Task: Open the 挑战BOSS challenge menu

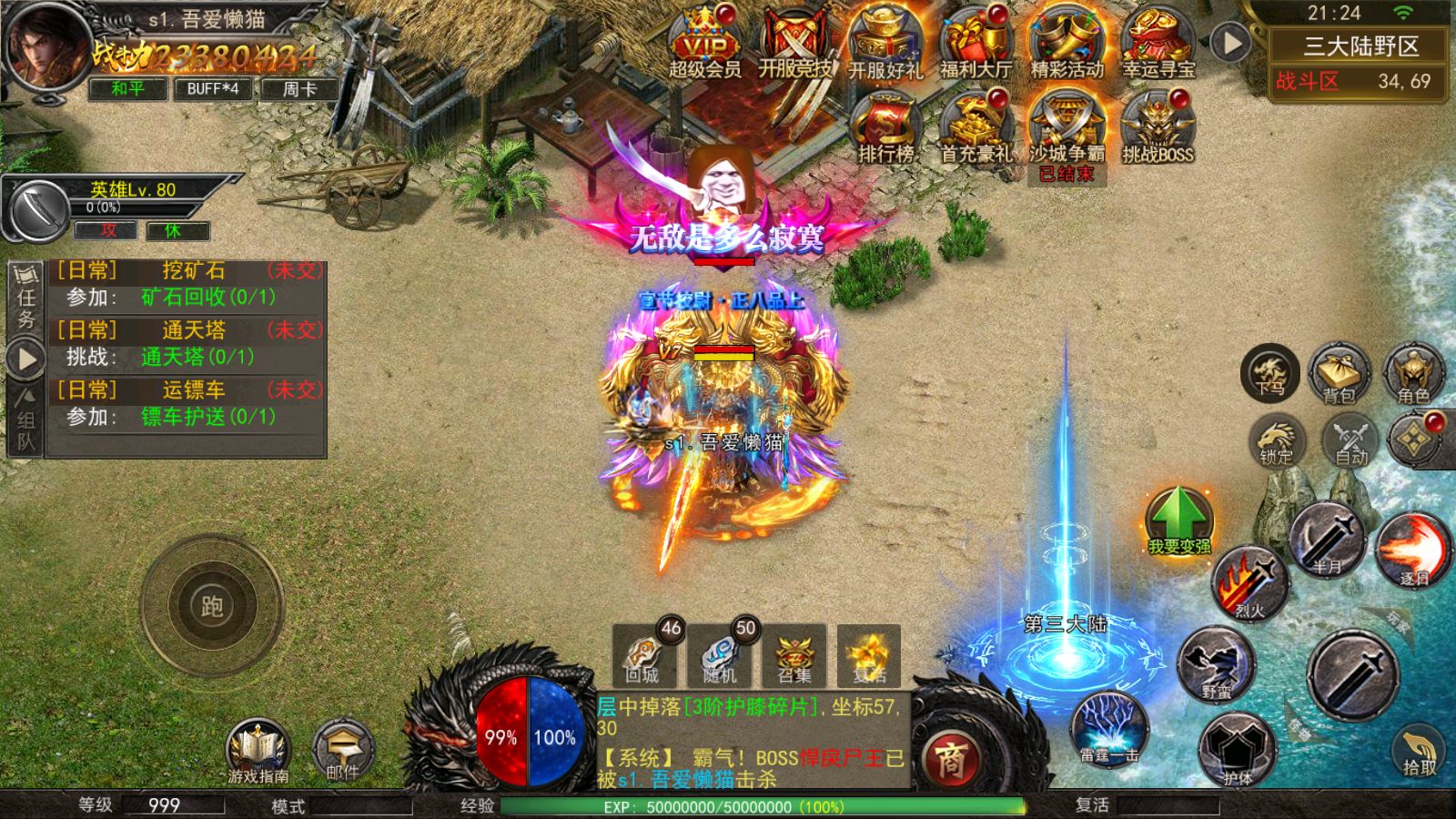Action: [x=1158, y=127]
